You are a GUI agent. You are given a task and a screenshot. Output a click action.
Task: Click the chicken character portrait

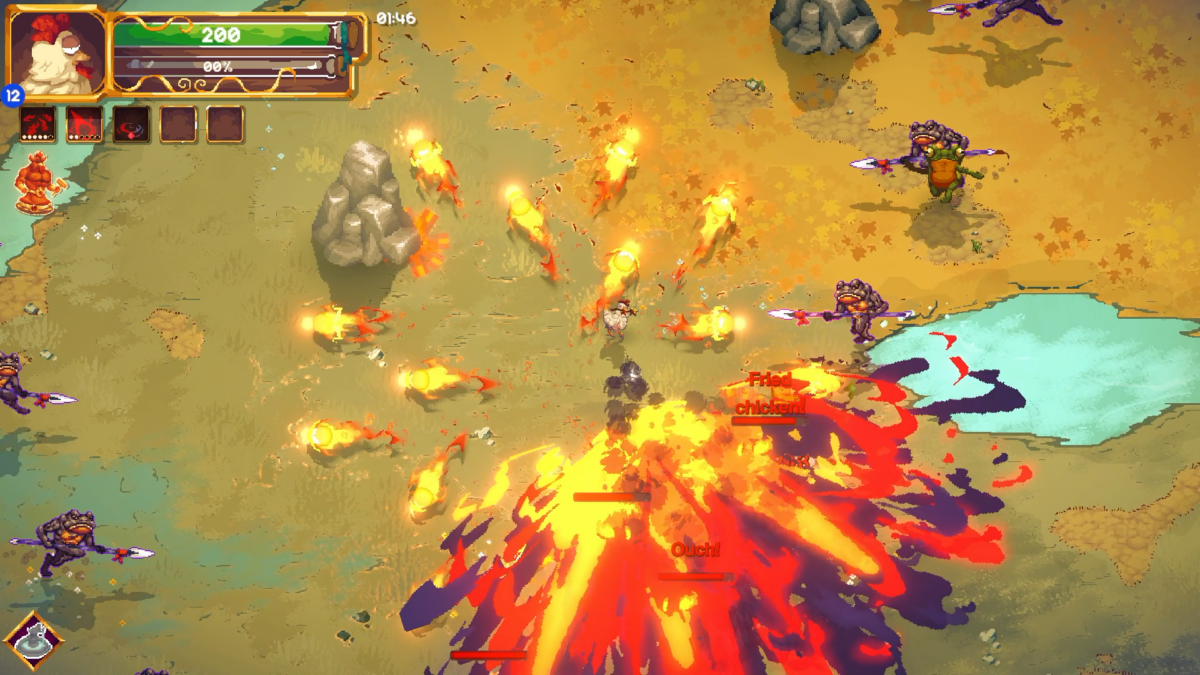pyautogui.click(x=55, y=52)
